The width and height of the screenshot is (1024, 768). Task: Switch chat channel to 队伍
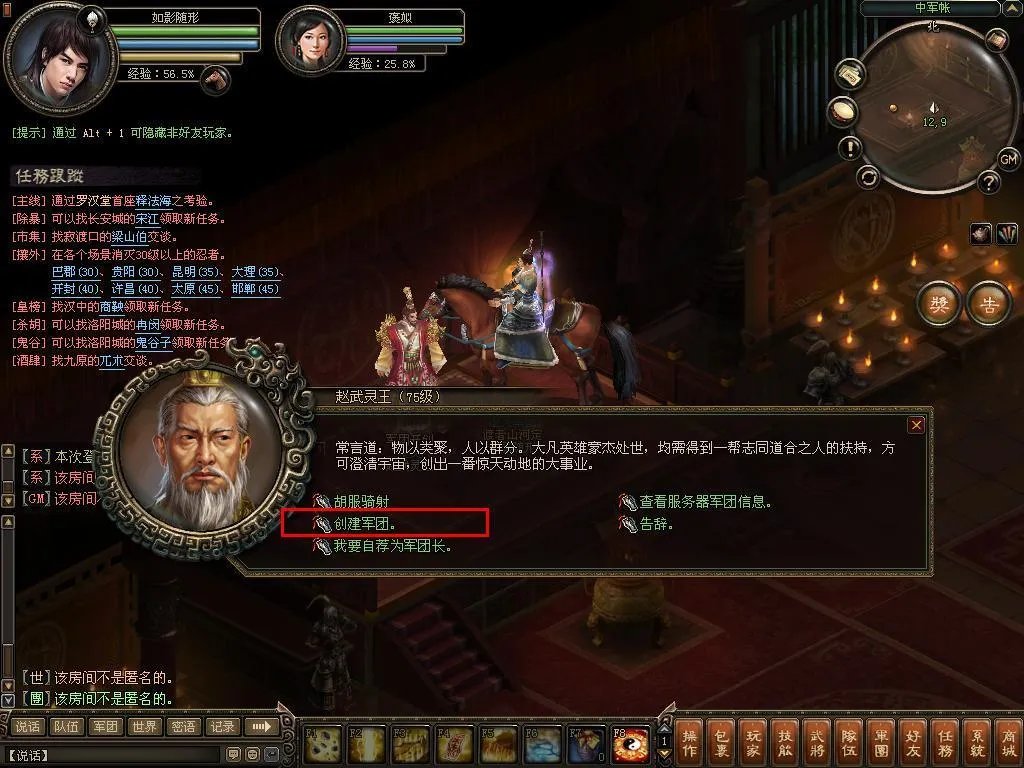pos(66,727)
